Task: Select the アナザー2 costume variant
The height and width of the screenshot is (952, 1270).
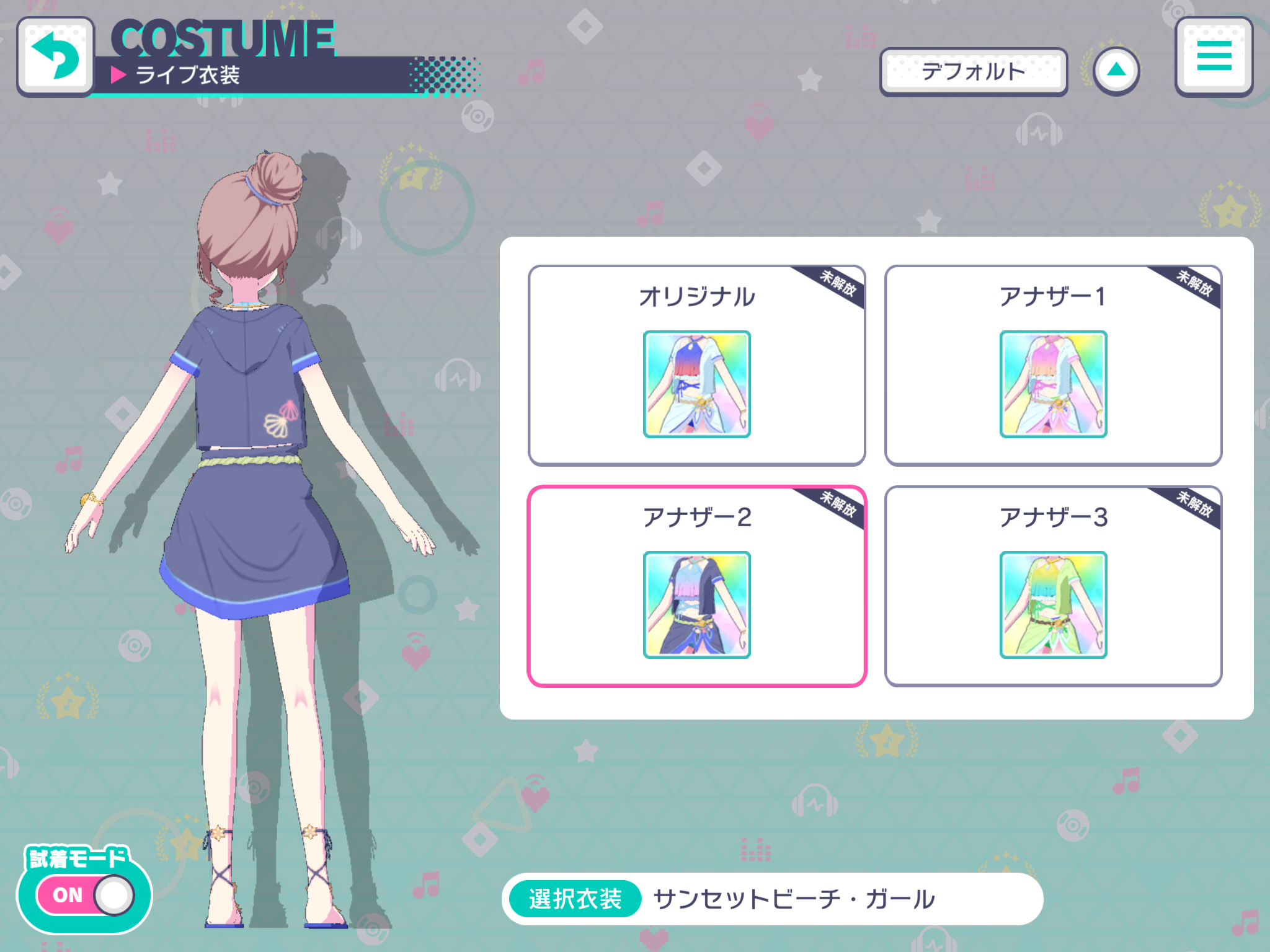Action: pos(696,586)
